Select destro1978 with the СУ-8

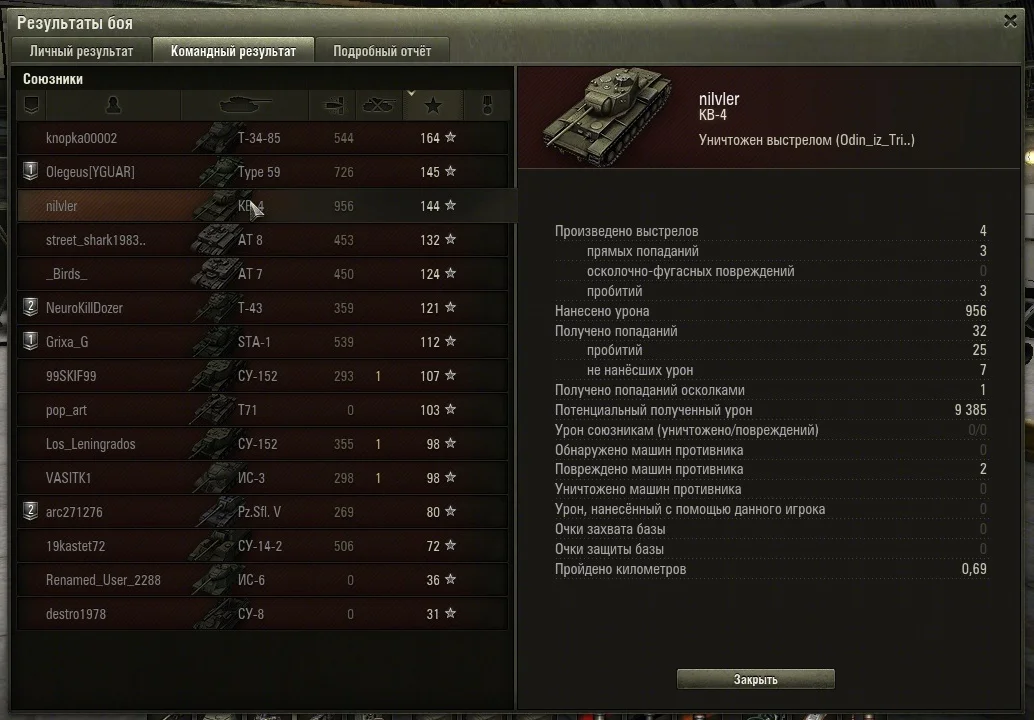(75, 614)
